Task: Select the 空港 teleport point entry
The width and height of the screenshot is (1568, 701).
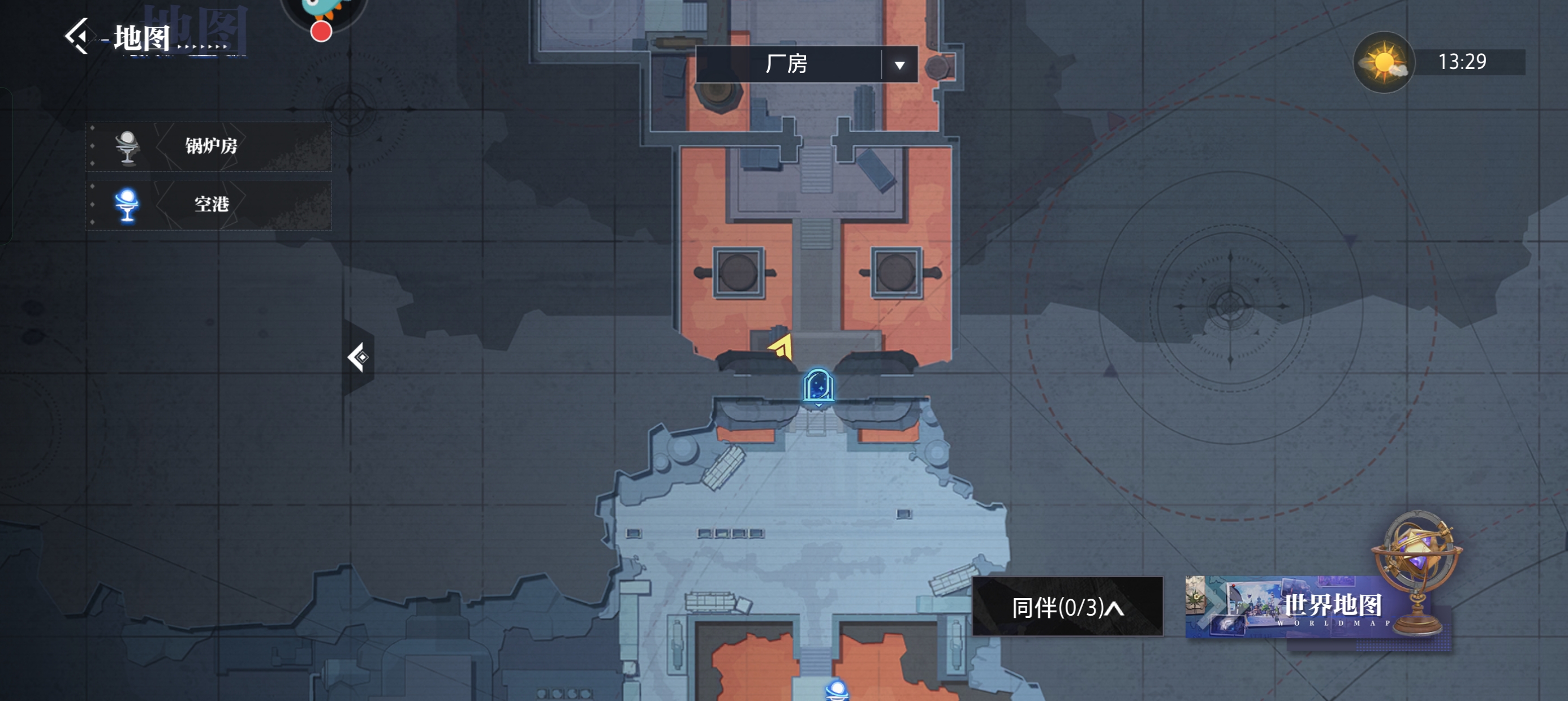Action: (x=209, y=205)
